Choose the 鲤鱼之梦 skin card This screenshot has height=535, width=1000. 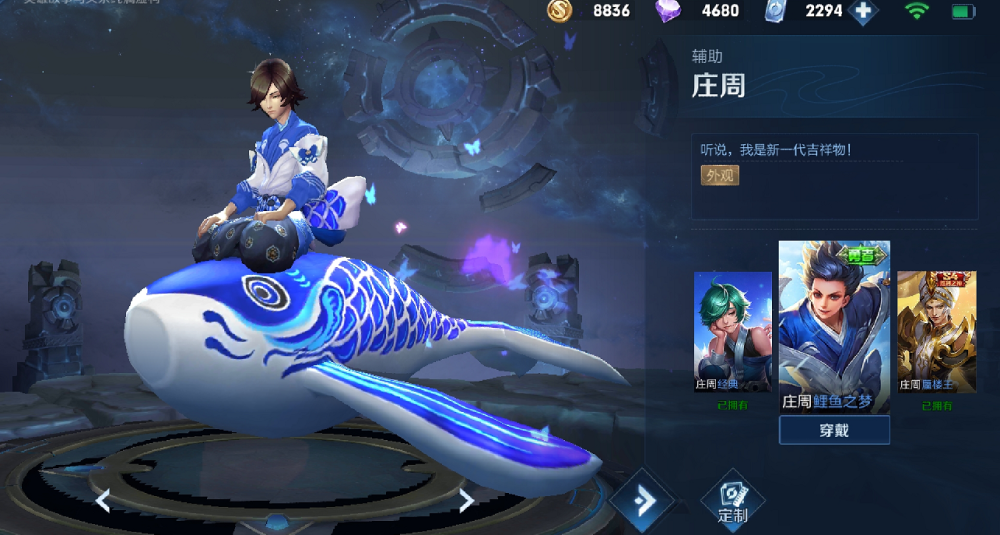click(834, 327)
